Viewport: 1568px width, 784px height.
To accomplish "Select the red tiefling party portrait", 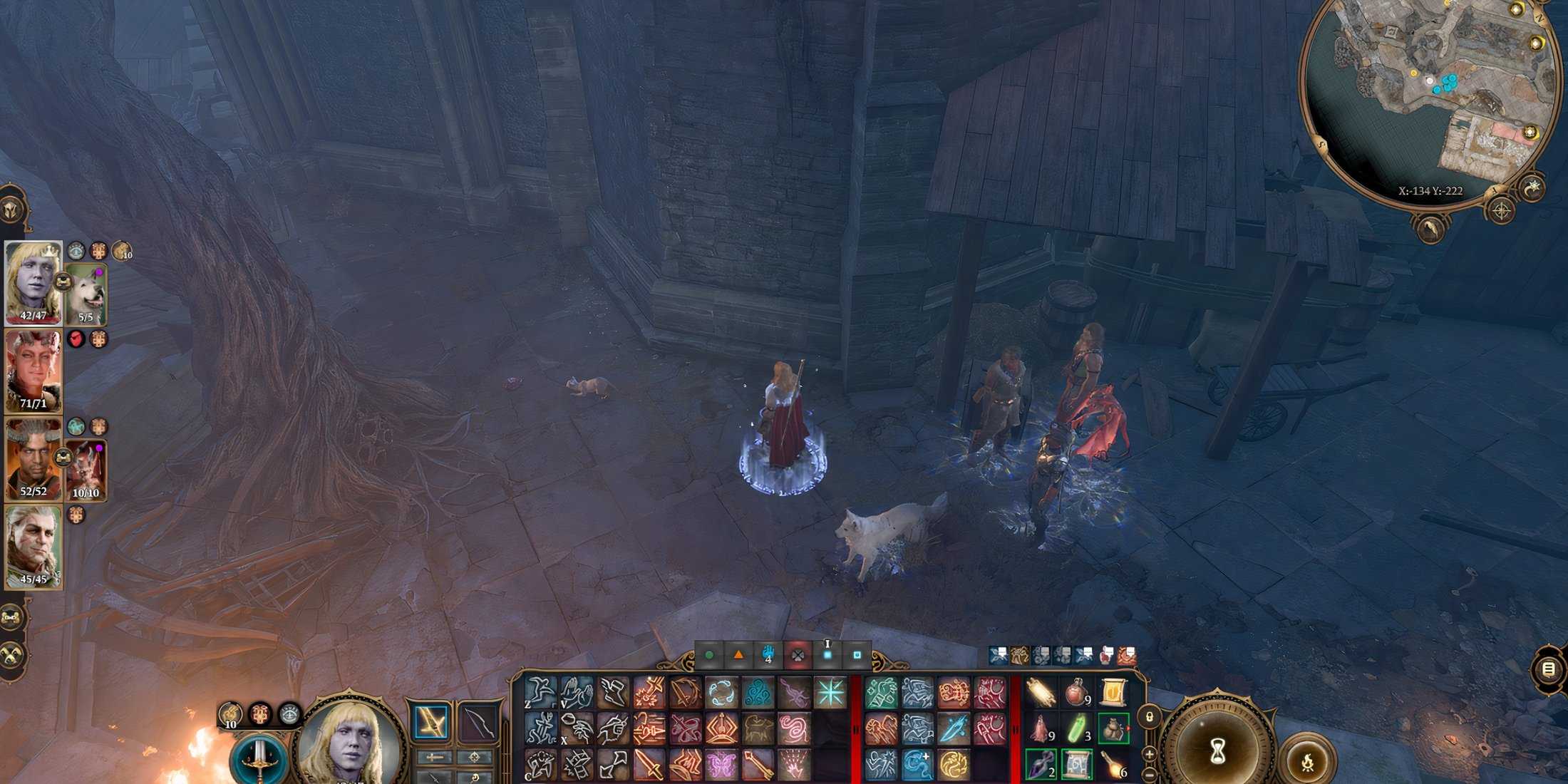I will [33, 371].
